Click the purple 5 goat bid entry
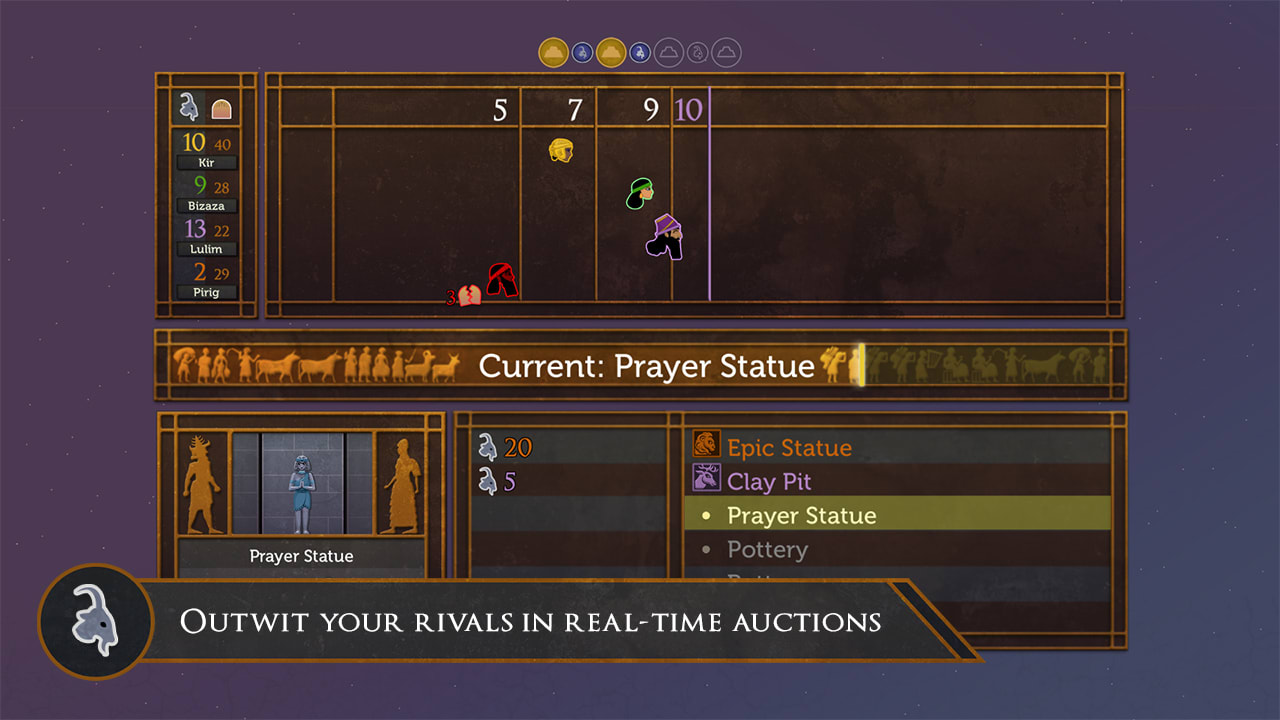Viewport: 1280px width, 720px height. point(498,481)
